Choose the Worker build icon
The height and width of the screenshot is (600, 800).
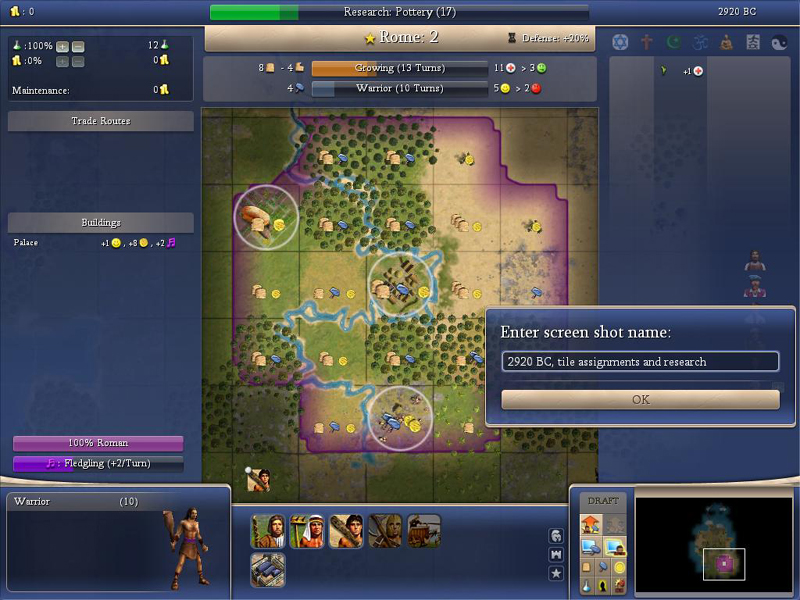pyautogui.click(x=306, y=531)
